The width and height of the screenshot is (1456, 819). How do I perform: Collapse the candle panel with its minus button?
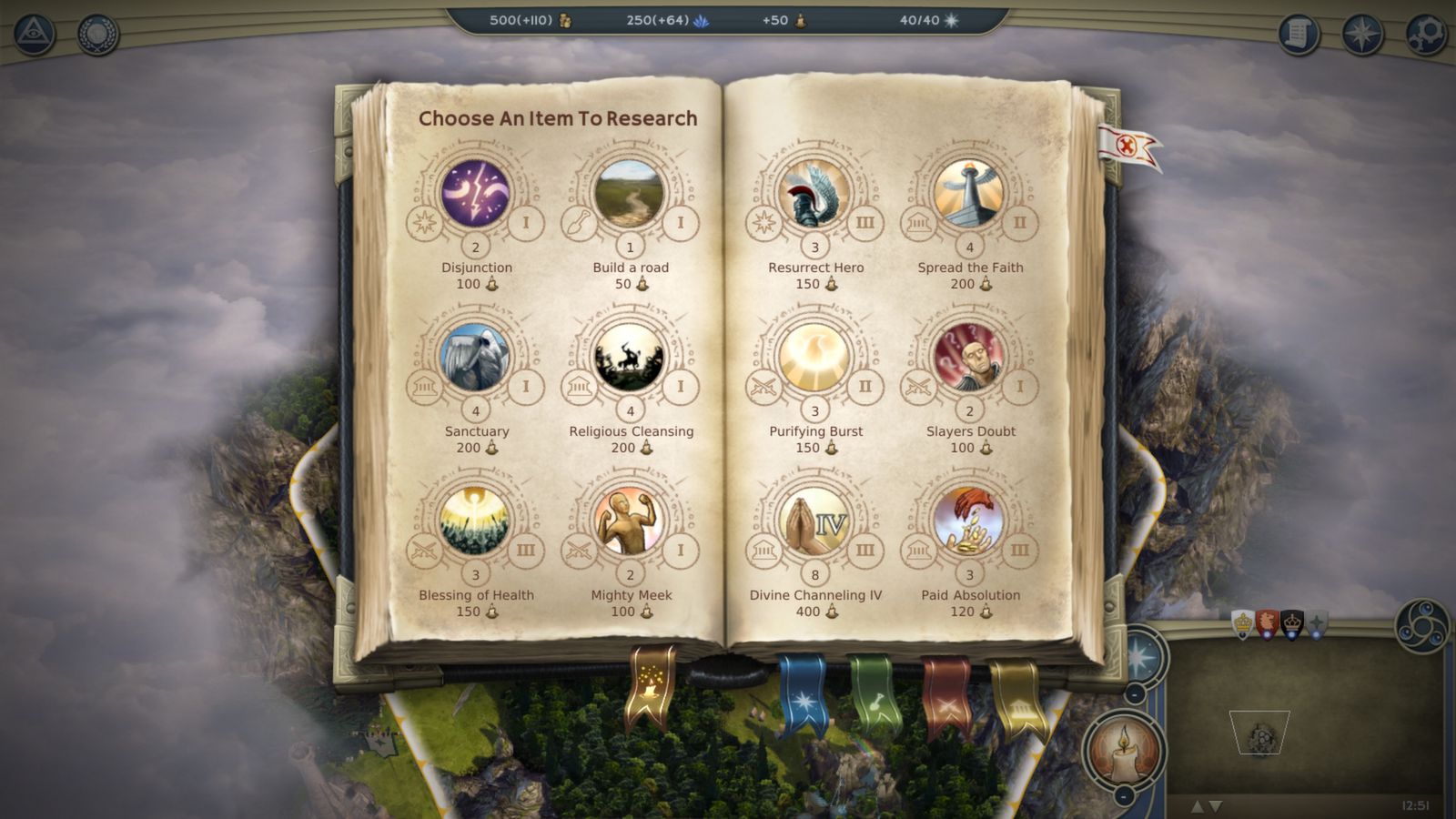point(1123,796)
